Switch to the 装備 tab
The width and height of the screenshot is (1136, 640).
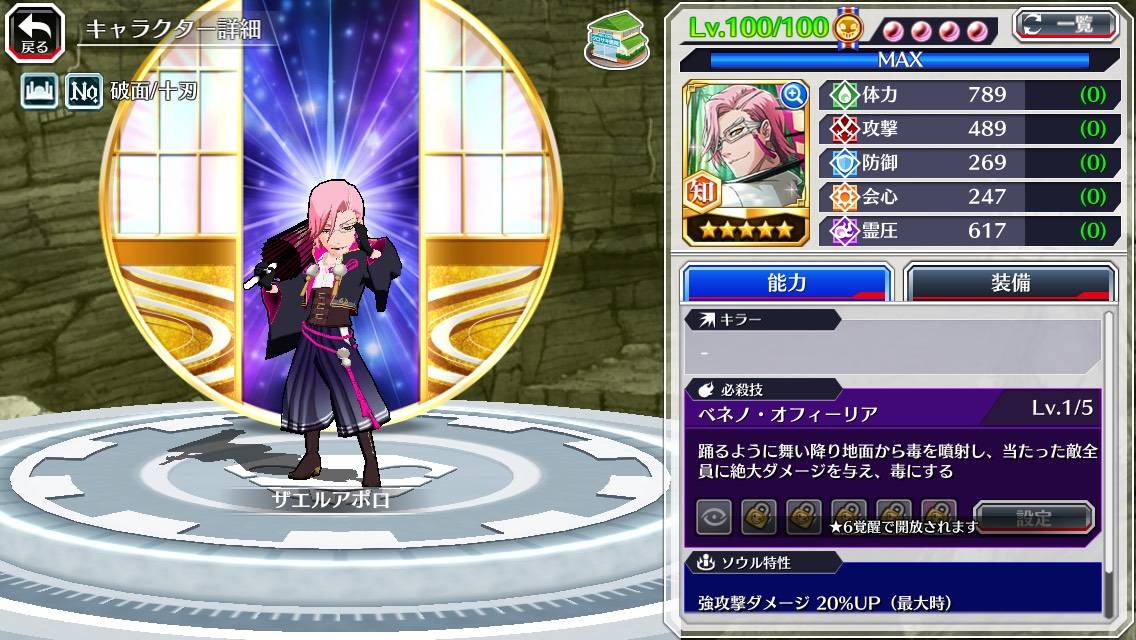coord(1010,283)
